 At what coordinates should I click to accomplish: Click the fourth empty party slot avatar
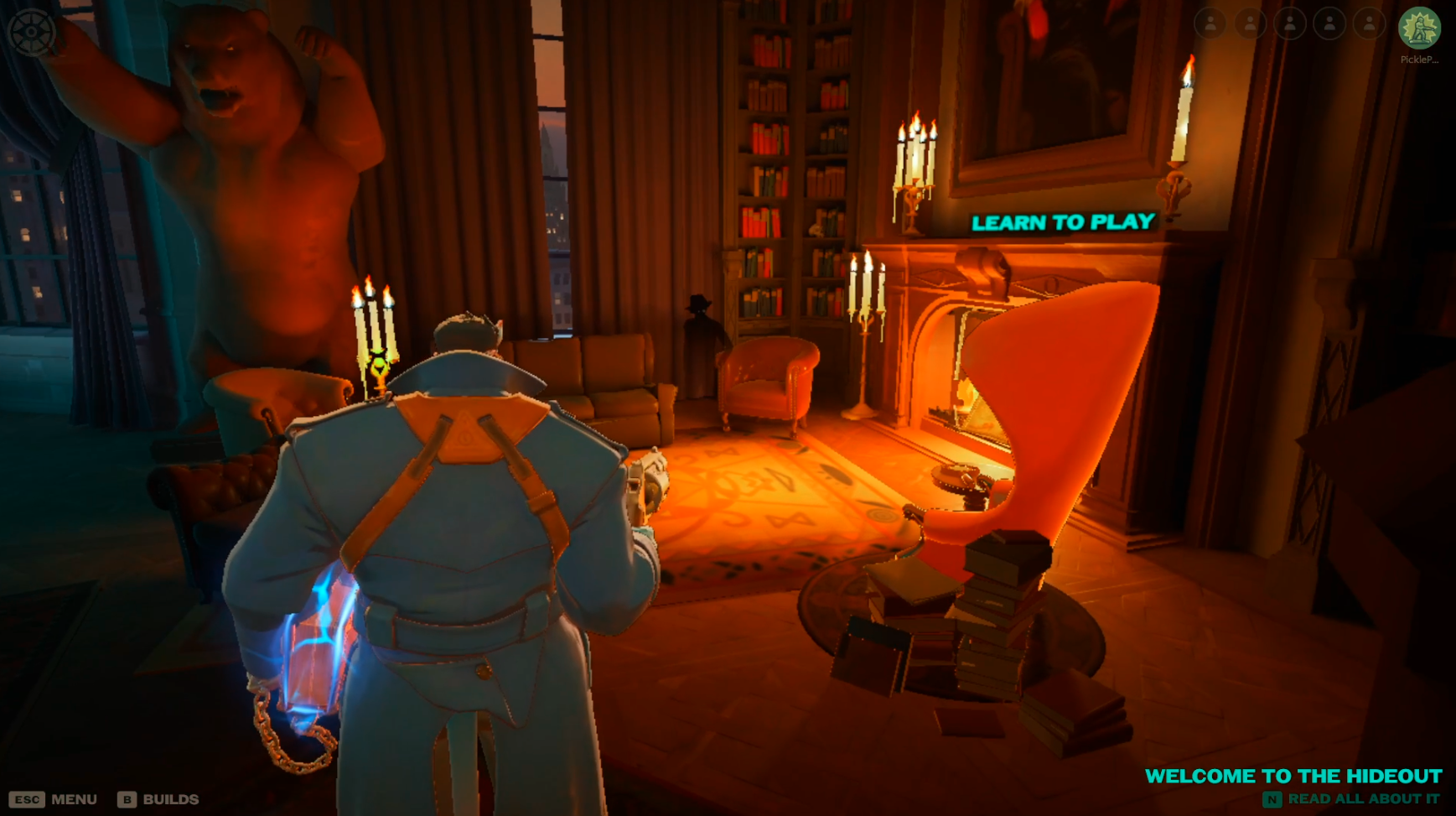pyautogui.click(x=1330, y=25)
